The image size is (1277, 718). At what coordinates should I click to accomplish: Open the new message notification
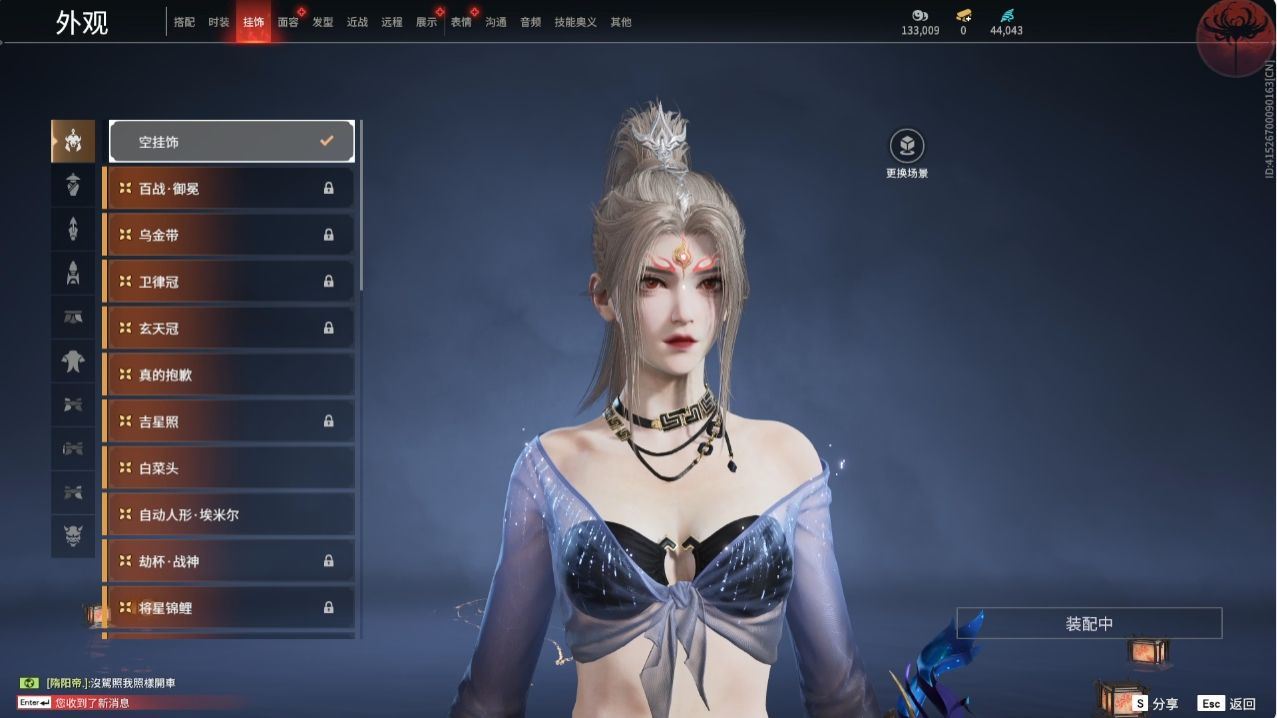[x=92, y=703]
